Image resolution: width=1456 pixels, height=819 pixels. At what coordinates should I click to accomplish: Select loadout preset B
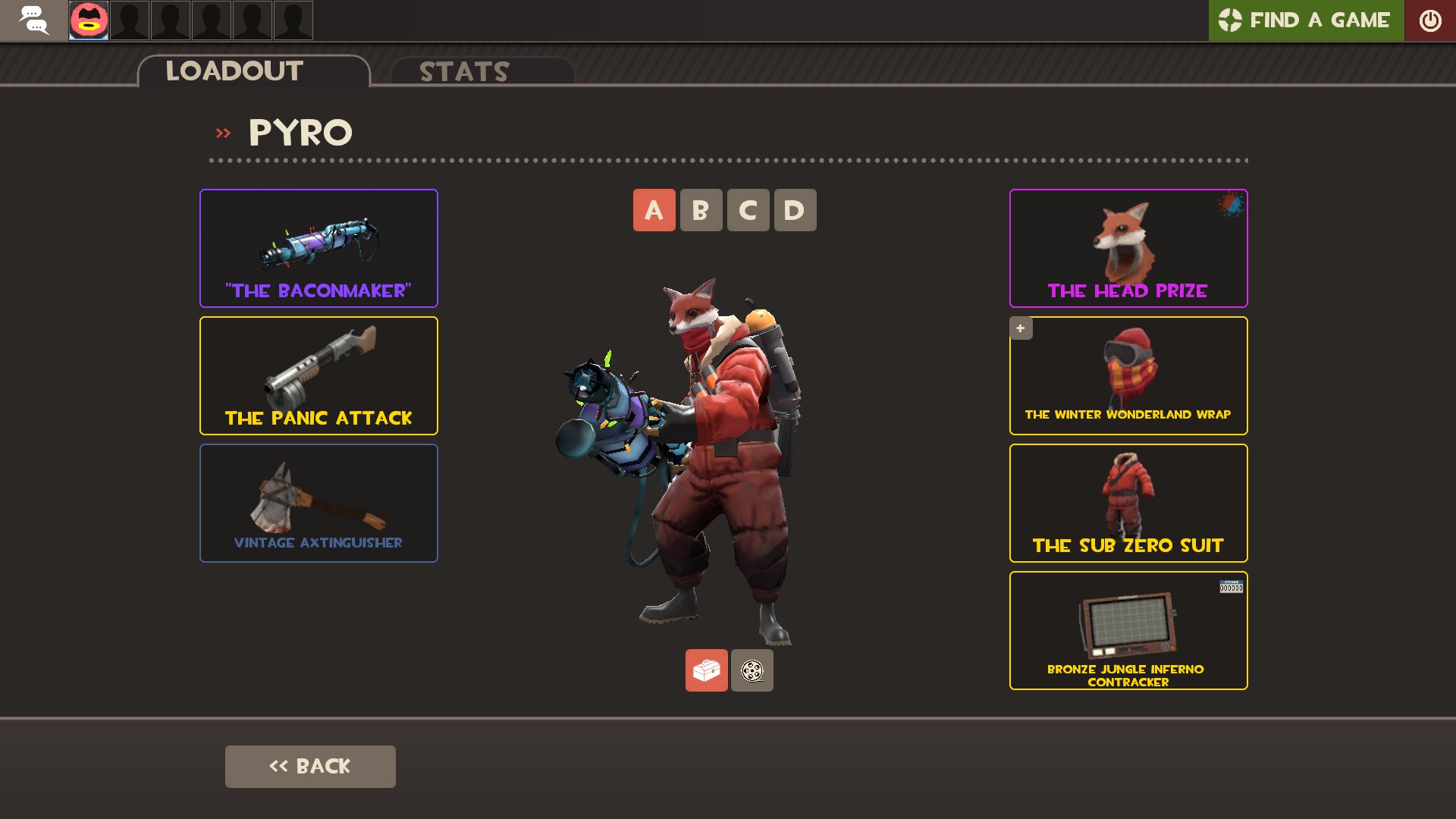tap(701, 210)
